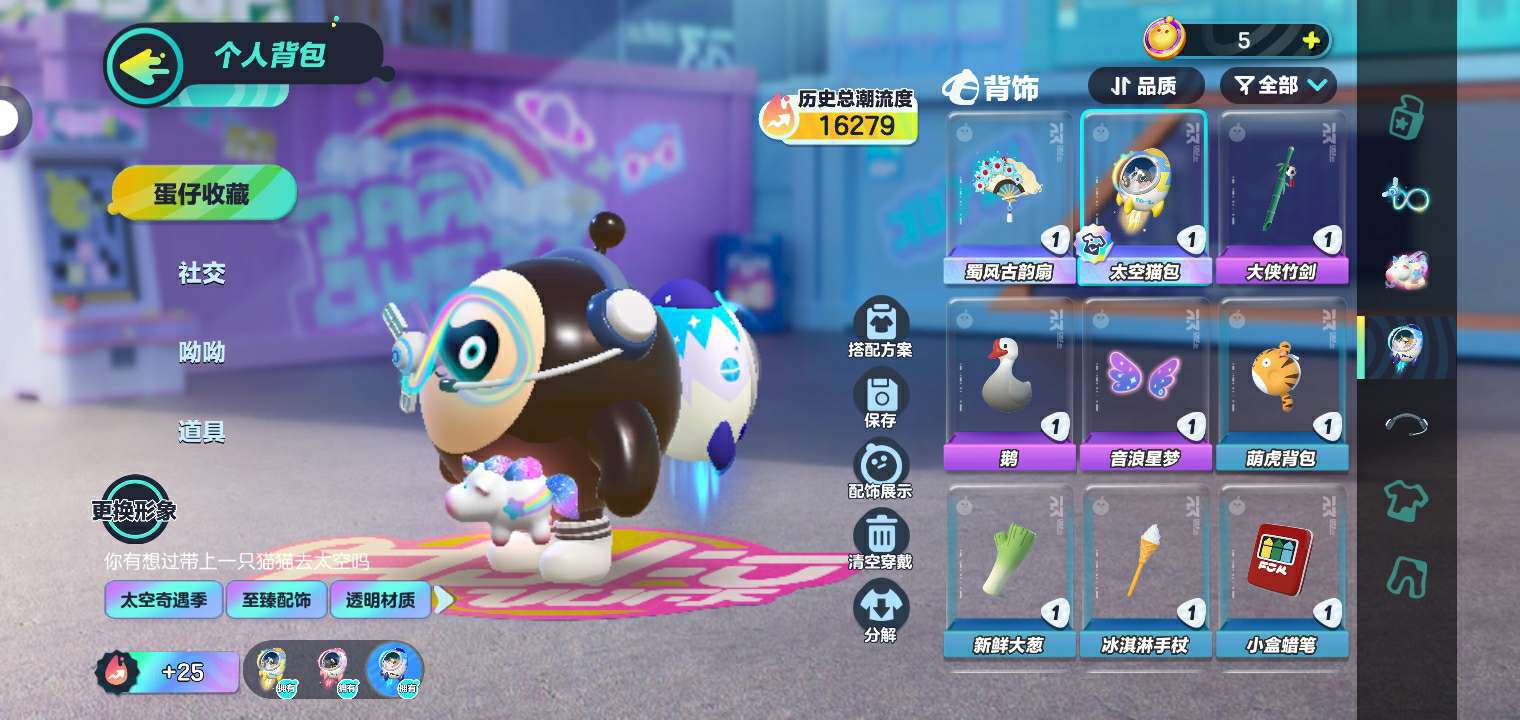
Task: Toggle 配饰展示 accessory display
Action: point(880,468)
